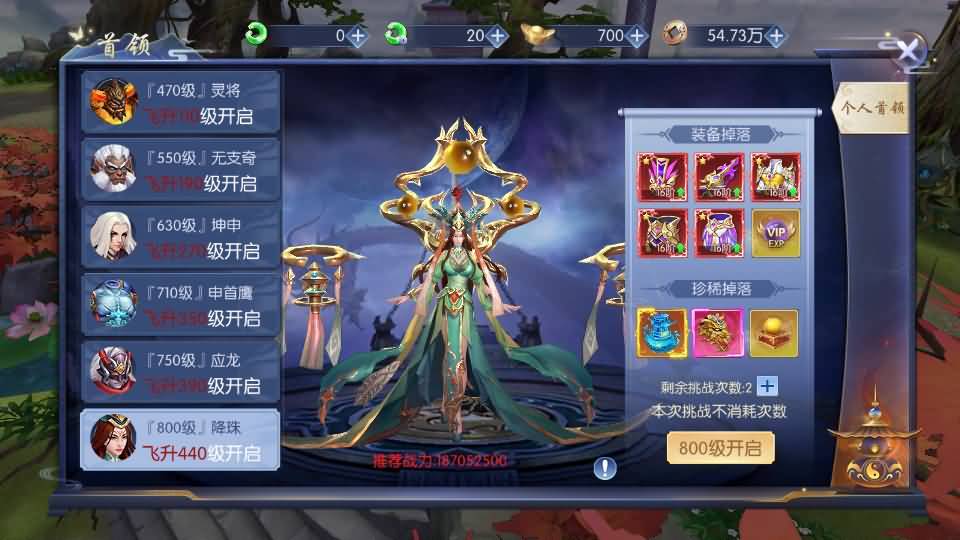Inspect the golden lion head rare drop

pyautogui.click(x=718, y=333)
